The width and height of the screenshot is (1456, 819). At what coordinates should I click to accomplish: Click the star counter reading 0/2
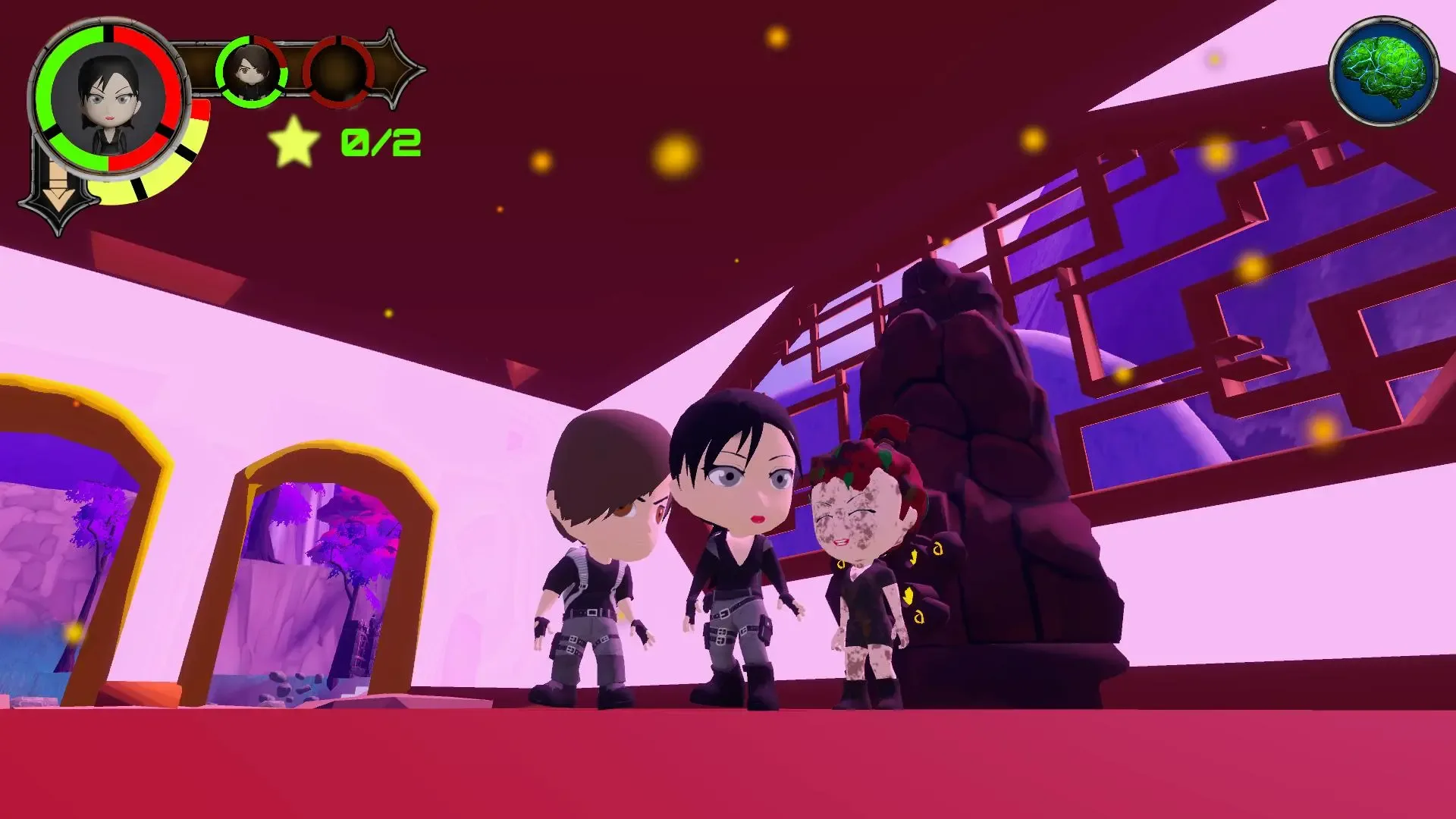coord(379,143)
